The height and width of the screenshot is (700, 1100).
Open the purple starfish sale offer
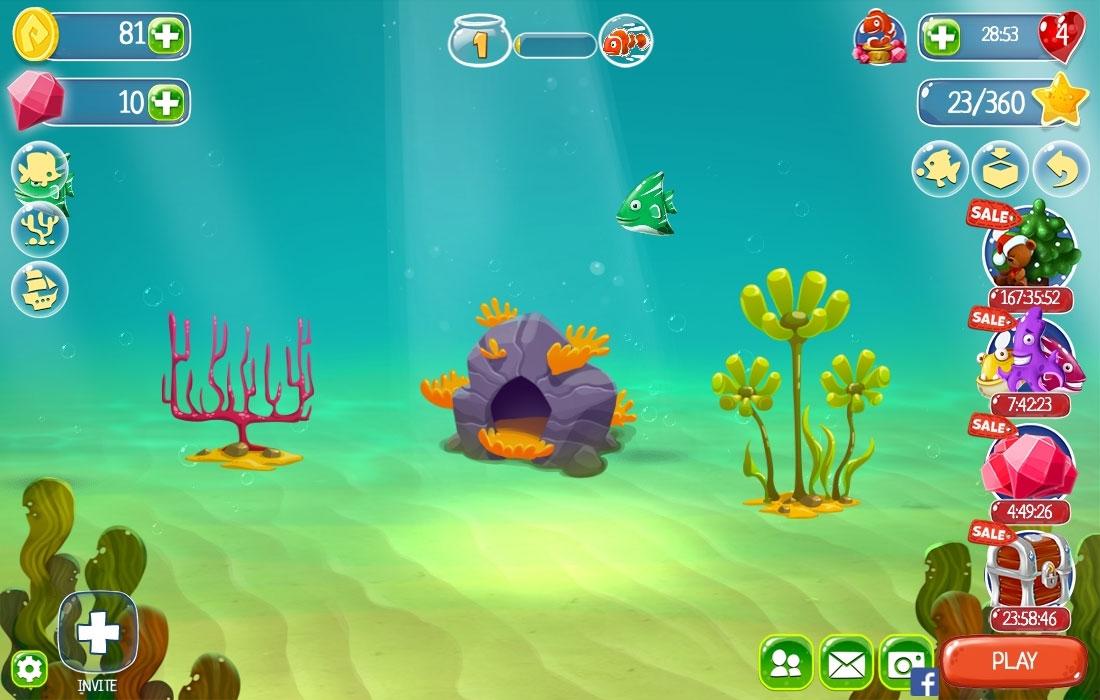(x=1029, y=355)
